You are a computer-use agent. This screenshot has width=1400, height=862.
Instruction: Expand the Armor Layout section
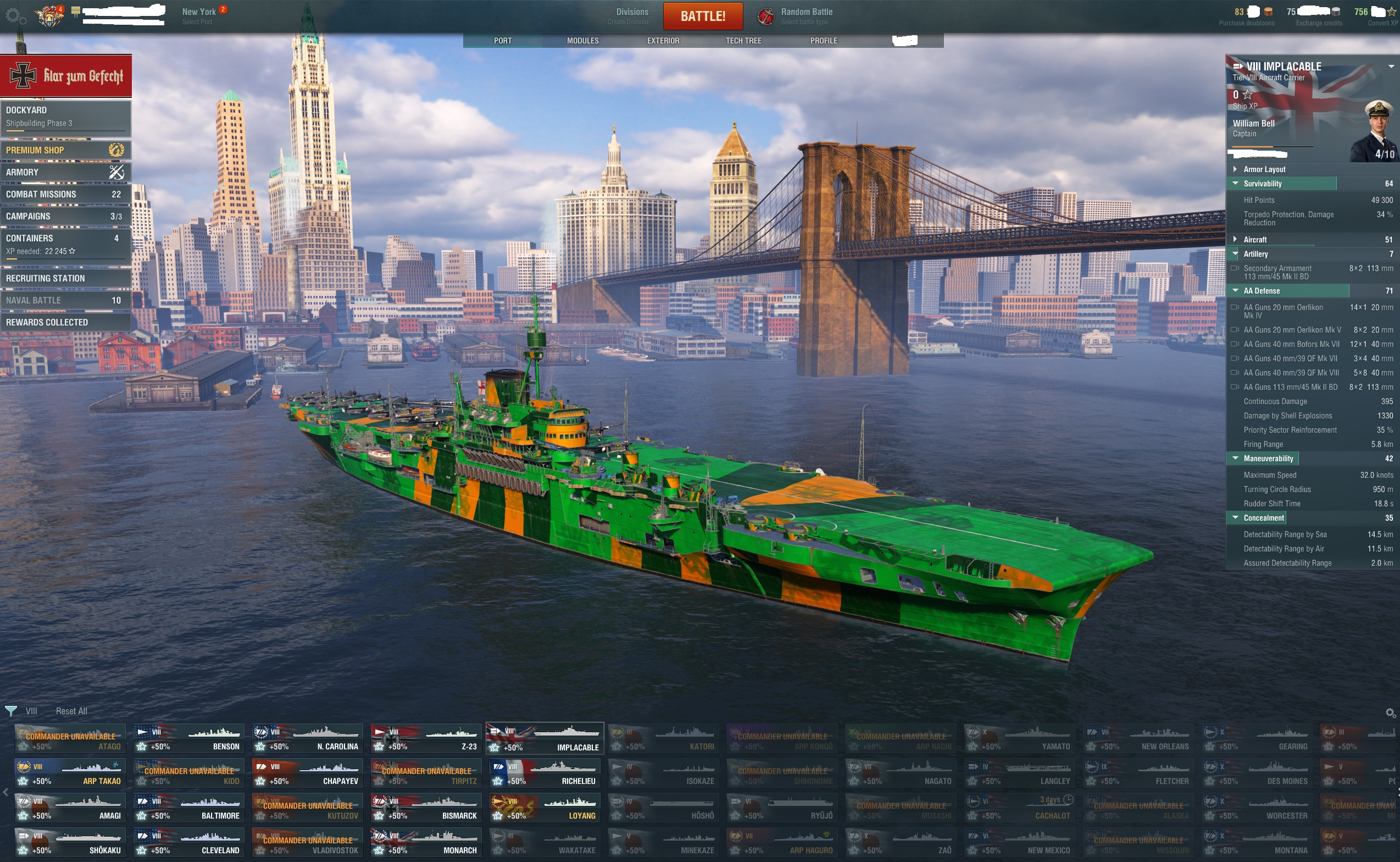coord(1235,169)
